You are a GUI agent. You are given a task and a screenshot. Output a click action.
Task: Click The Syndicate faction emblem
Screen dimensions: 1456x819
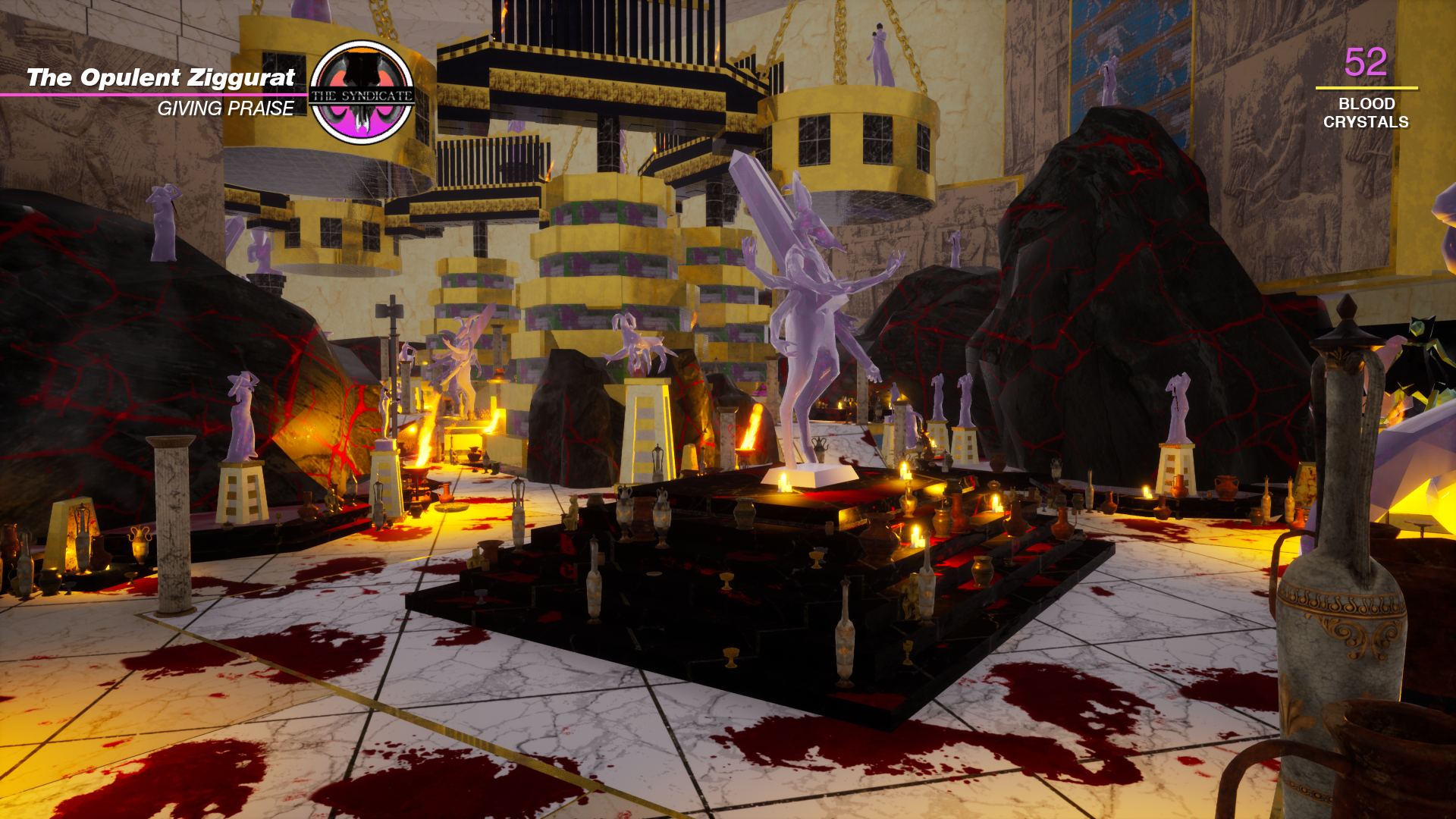click(362, 93)
